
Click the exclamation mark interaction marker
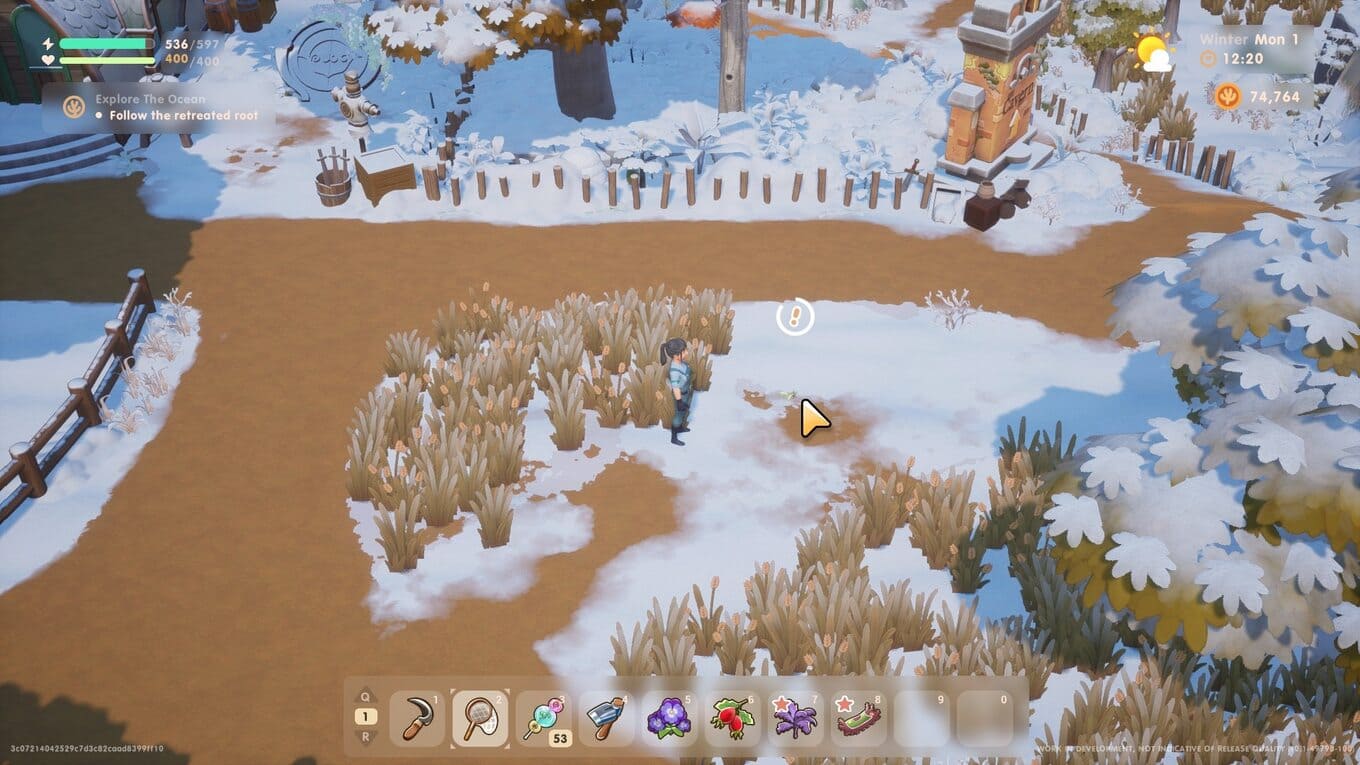795,317
